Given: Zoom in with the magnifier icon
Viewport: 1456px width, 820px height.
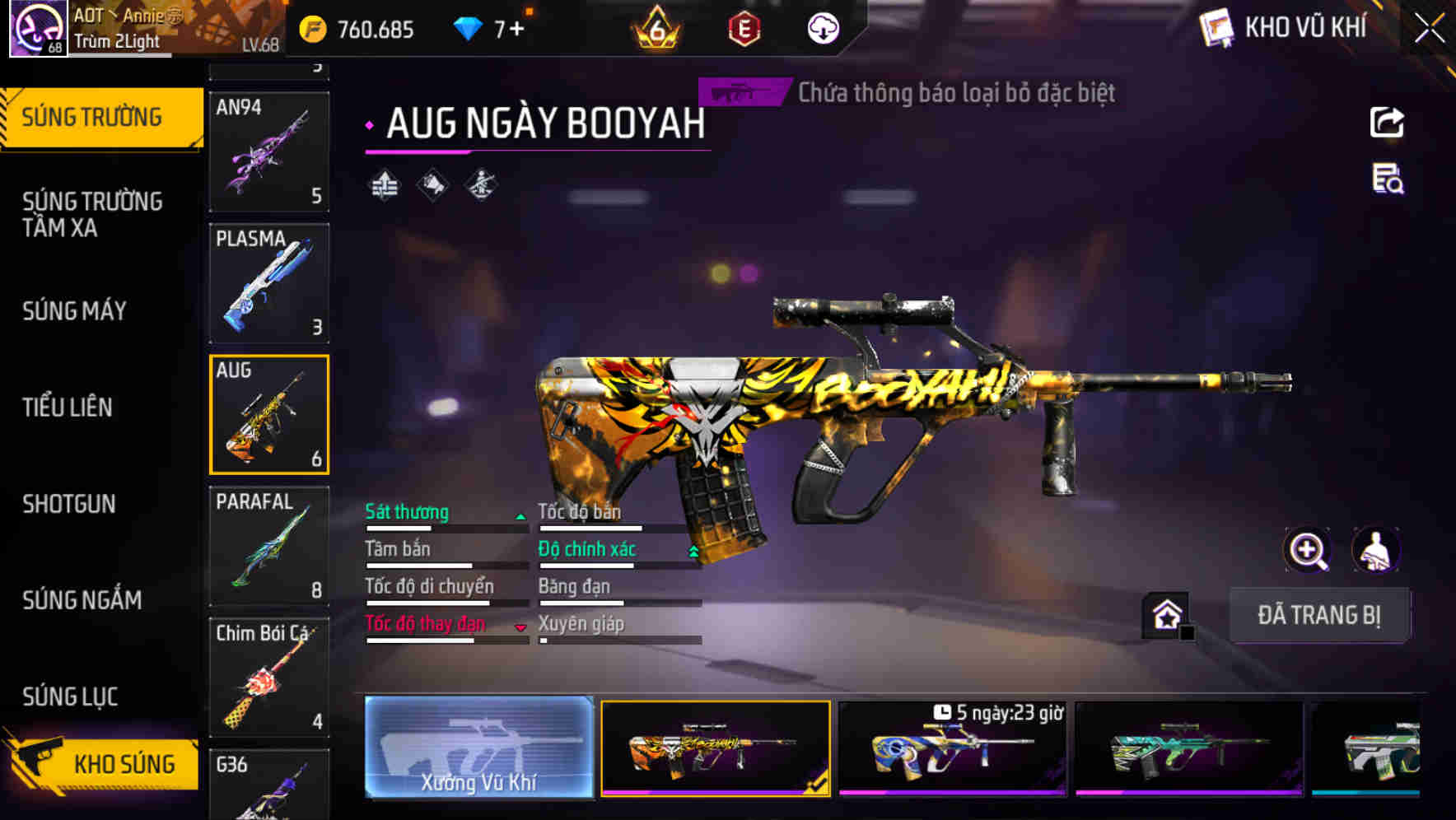Looking at the screenshot, I should coord(1307,550).
